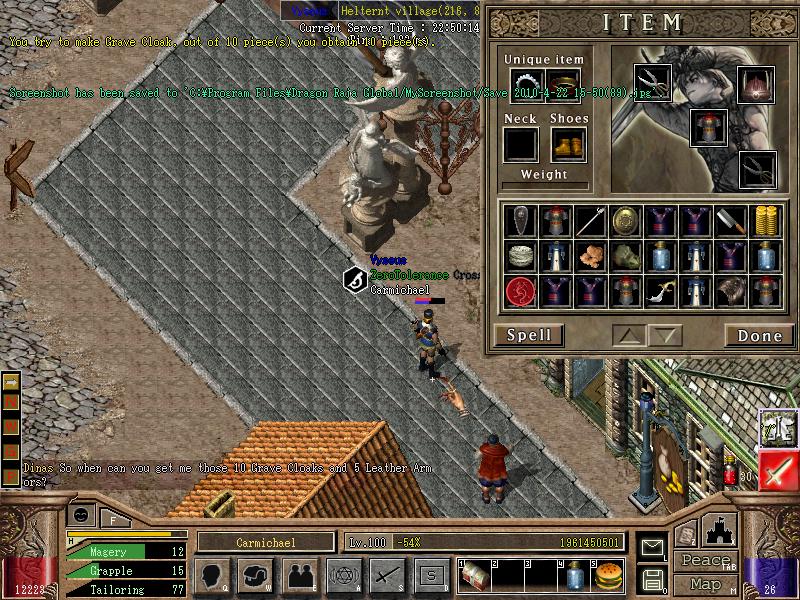Toggle the Peace mode button
The height and width of the screenshot is (600, 800).
pyautogui.click(x=704, y=562)
